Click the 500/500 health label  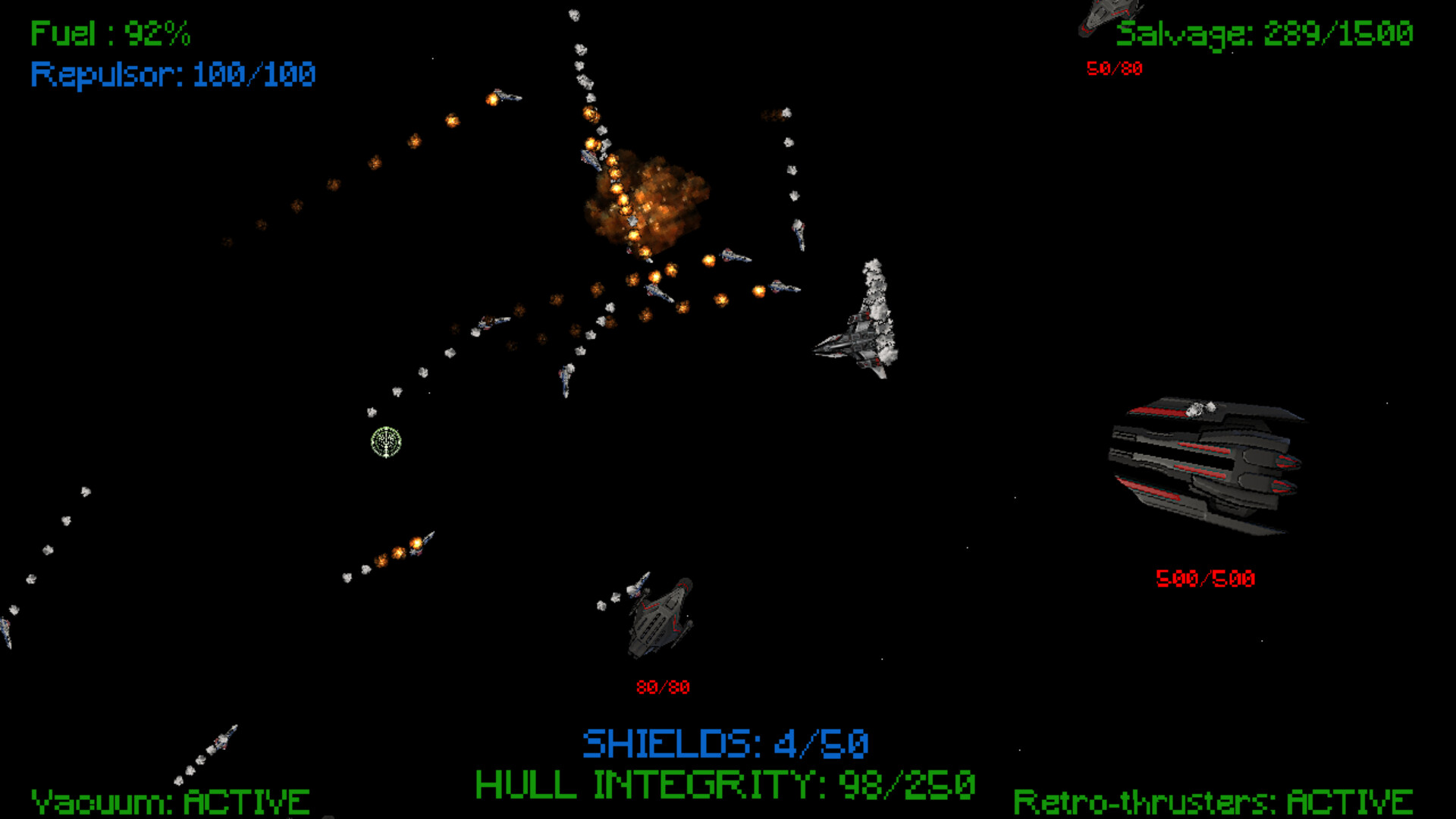[x=1206, y=578]
